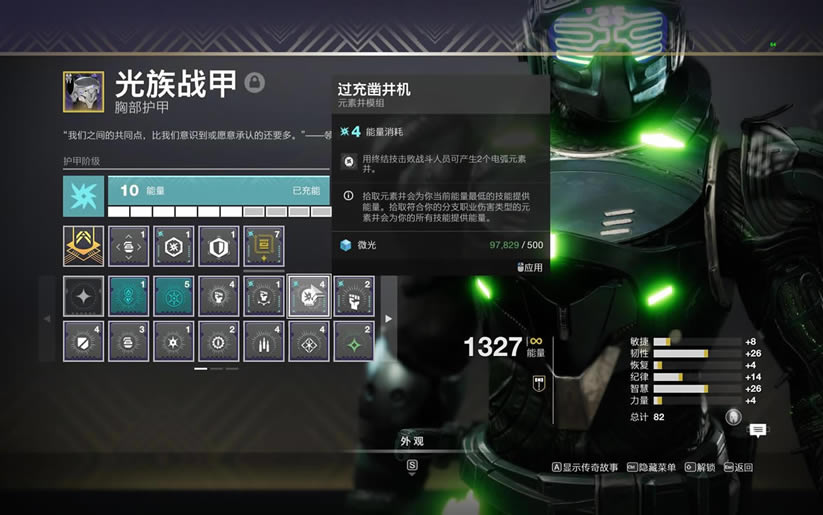The image size is (823, 515).
Task: Choose the diamond pattern mod costing 4
Action: [309, 341]
